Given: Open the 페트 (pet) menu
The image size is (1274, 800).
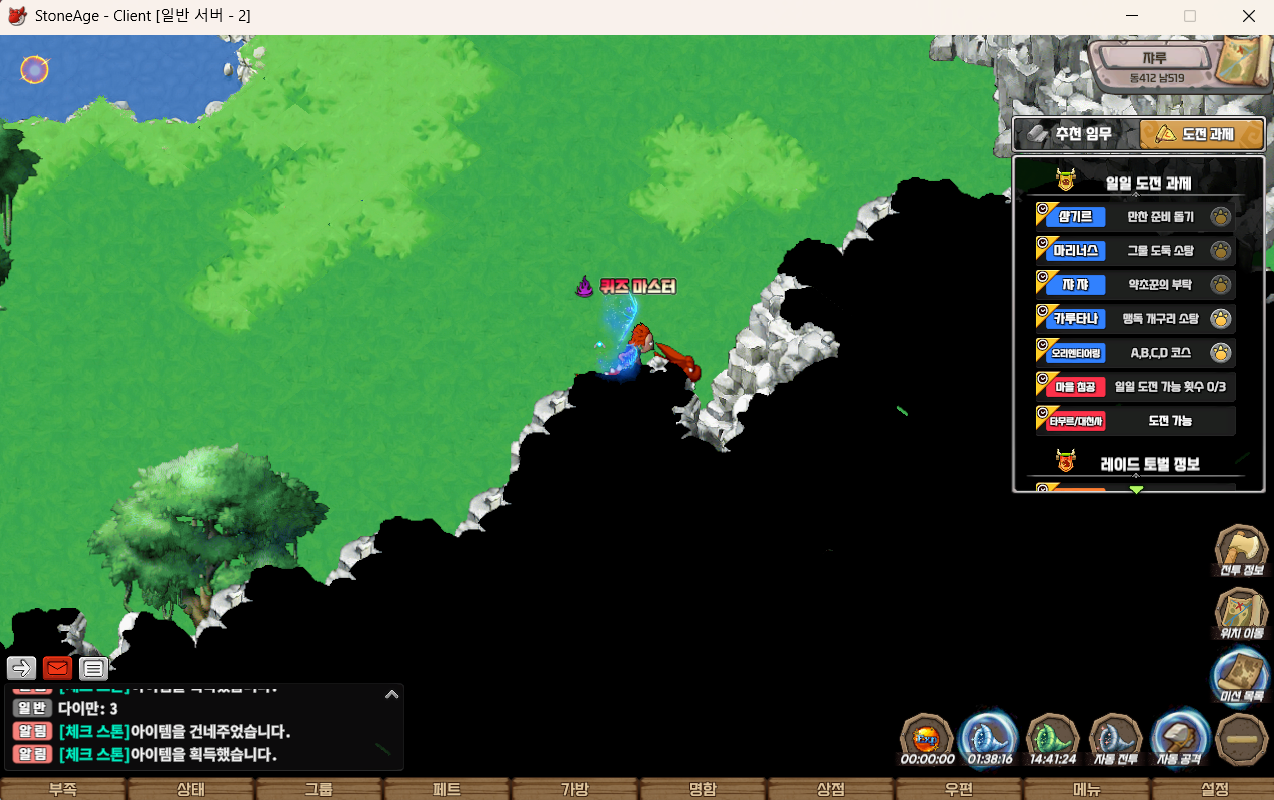Looking at the screenshot, I should click(447, 789).
